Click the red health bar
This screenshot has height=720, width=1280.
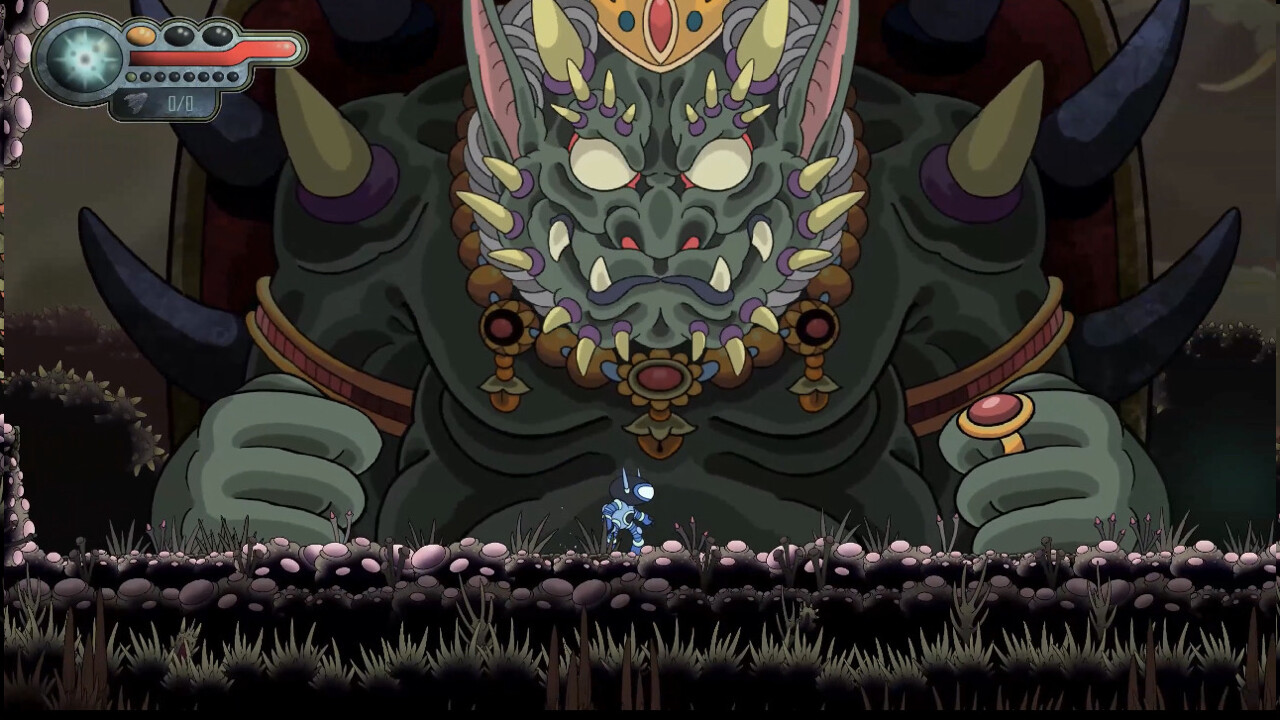click(210, 56)
